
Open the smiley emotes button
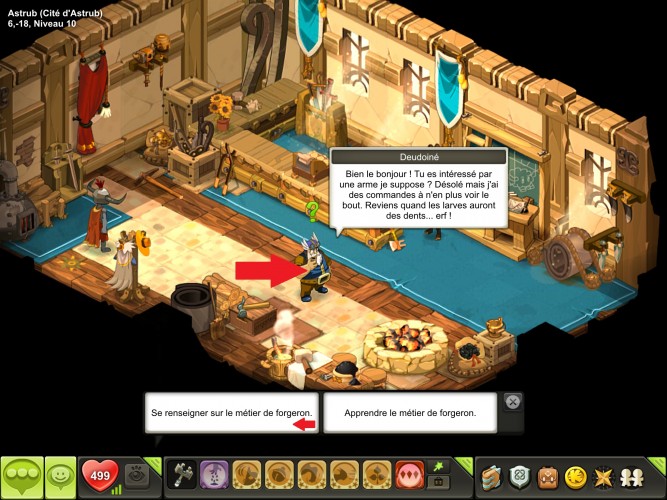[x=60, y=475]
